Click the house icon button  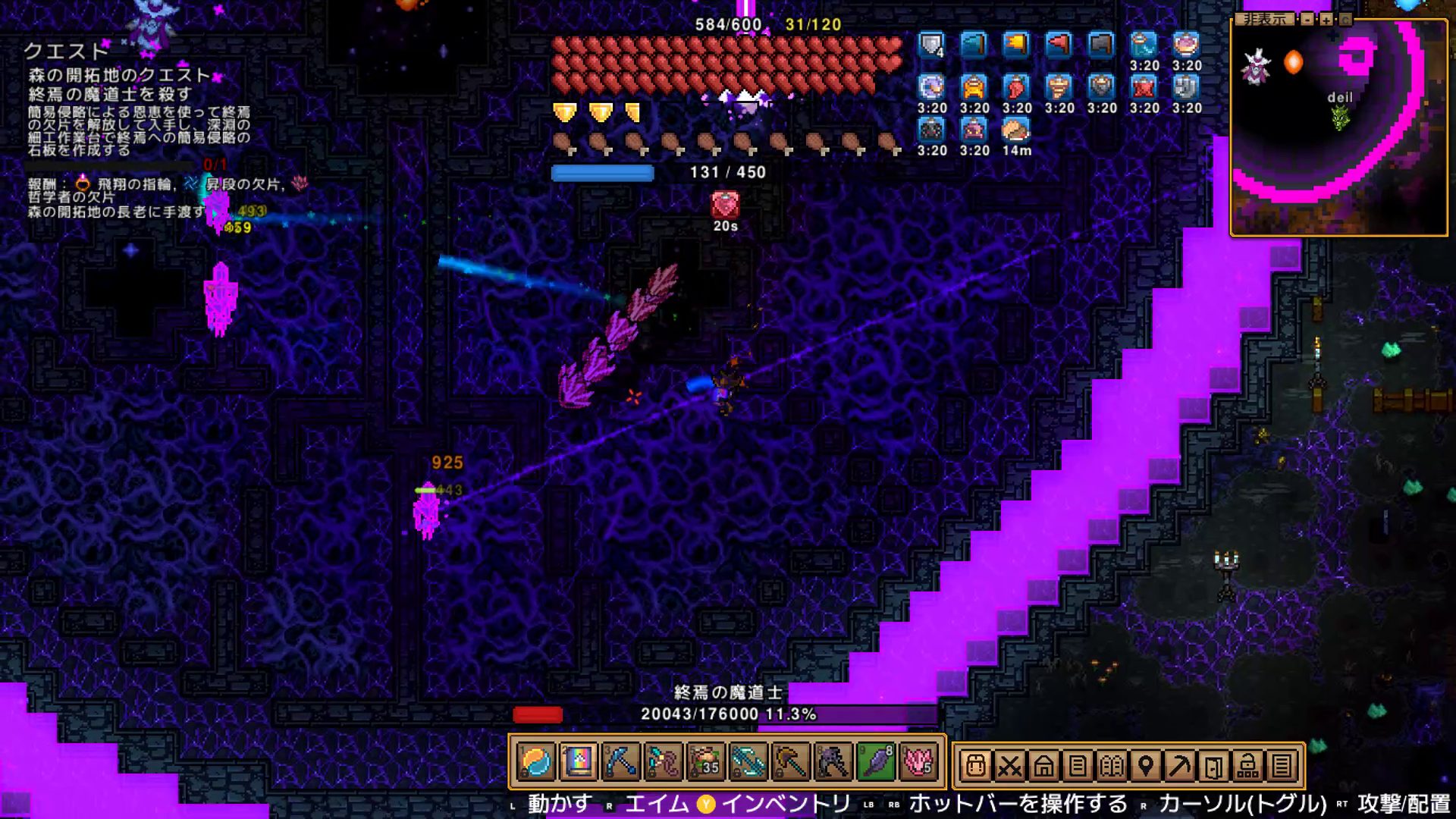point(1043,767)
